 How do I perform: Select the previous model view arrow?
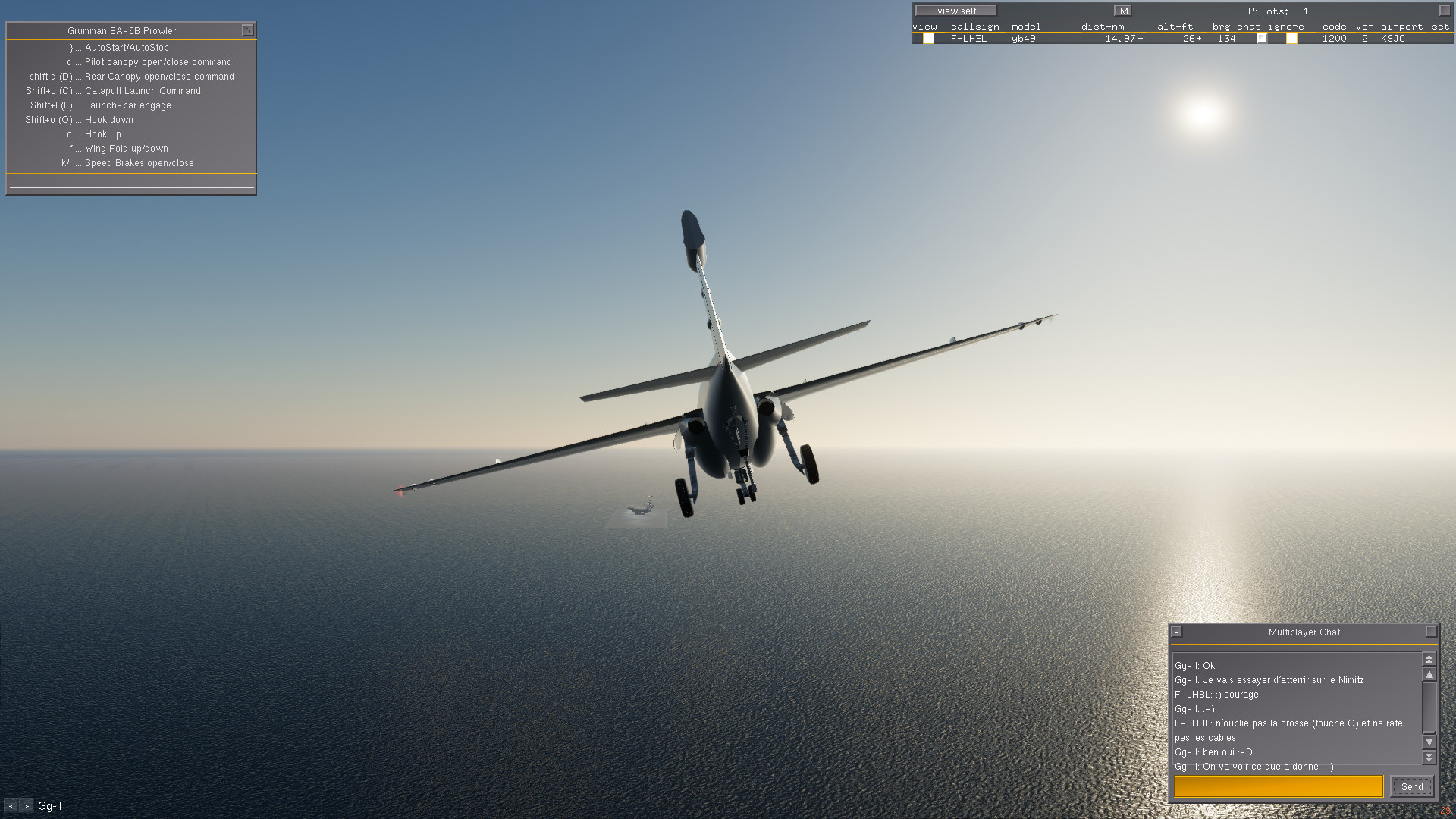click(x=11, y=806)
